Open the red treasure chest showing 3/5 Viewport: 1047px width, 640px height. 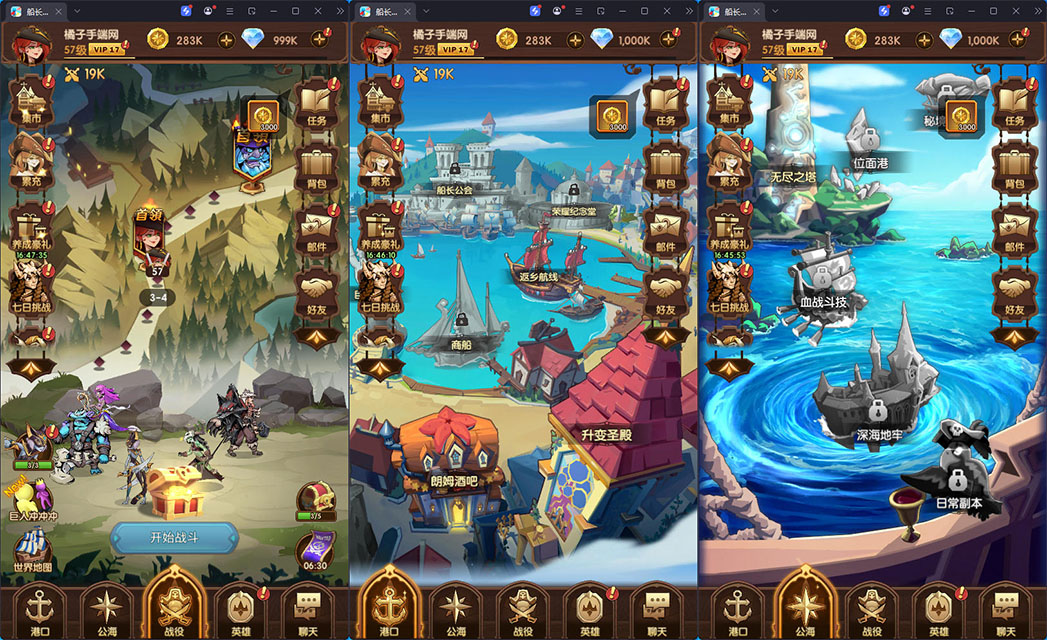316,498
